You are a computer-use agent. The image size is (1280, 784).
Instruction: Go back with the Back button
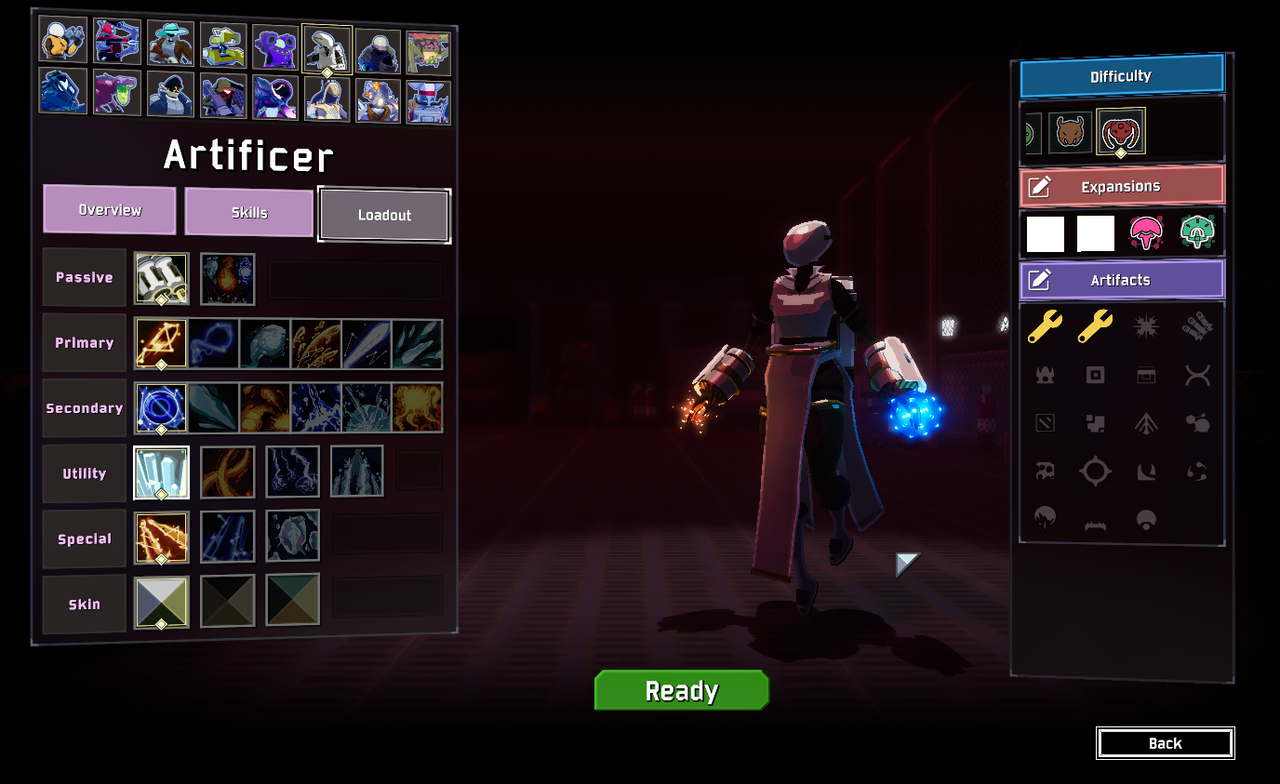1165,743
